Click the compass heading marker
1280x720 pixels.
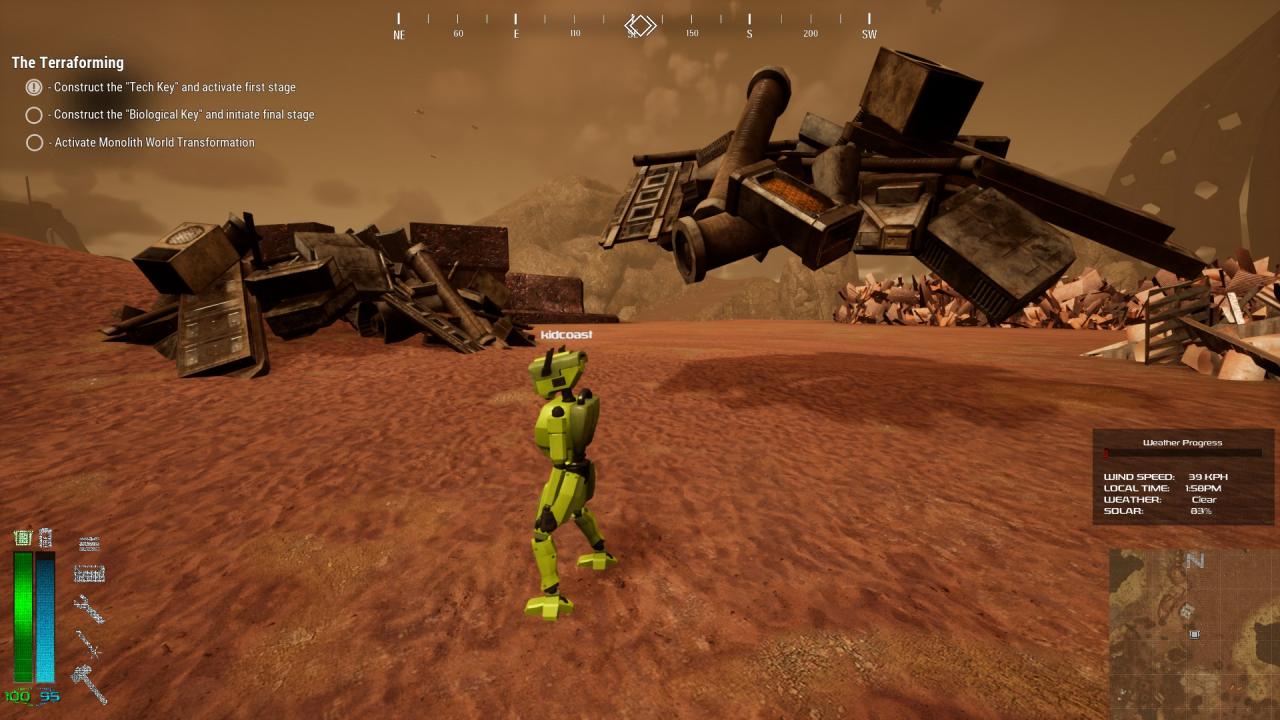click(x=640, y=25)
